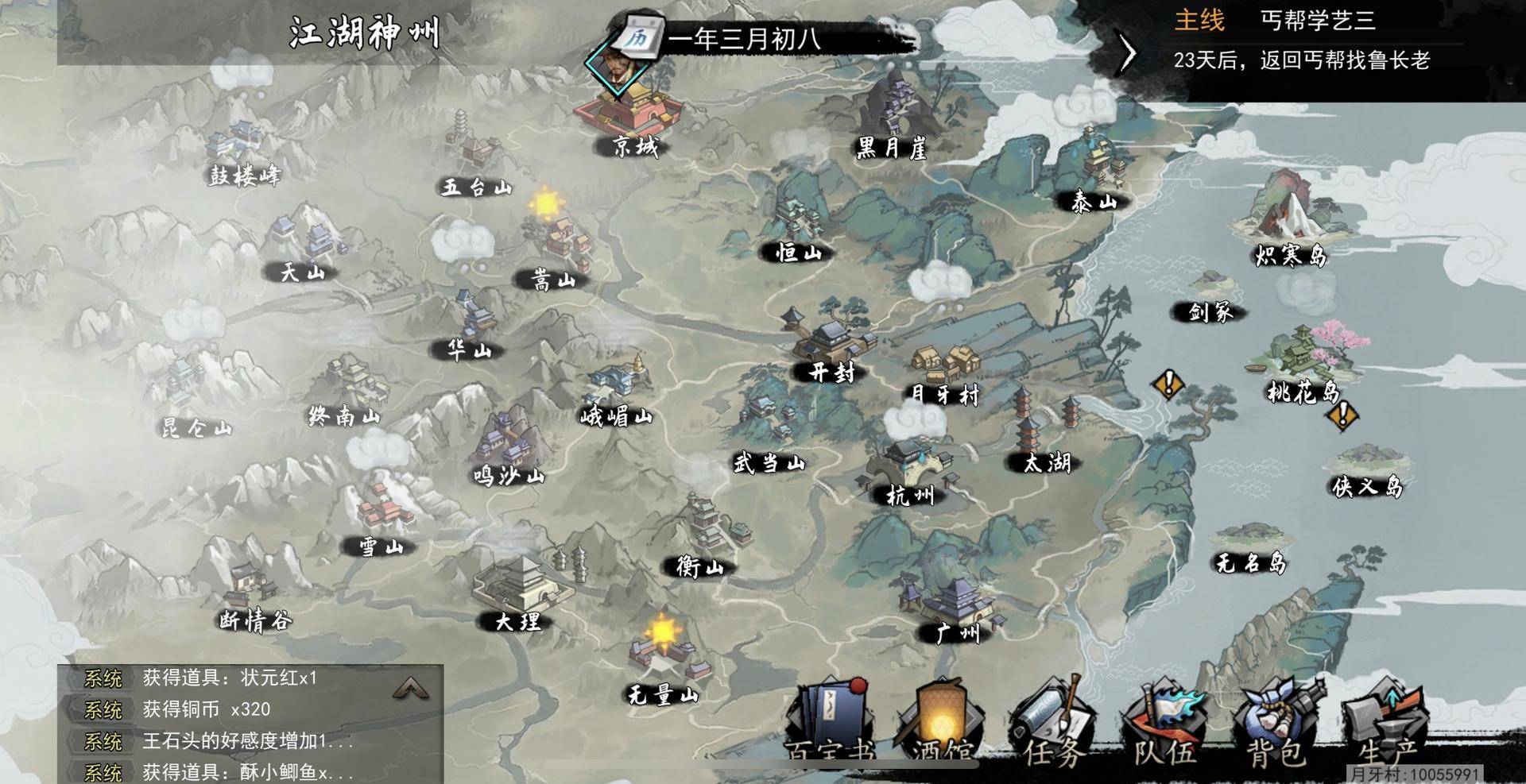1526x784 pixels.
Task: Go to 嵩山 with the quest marker
Action: (x=556, y=246)
